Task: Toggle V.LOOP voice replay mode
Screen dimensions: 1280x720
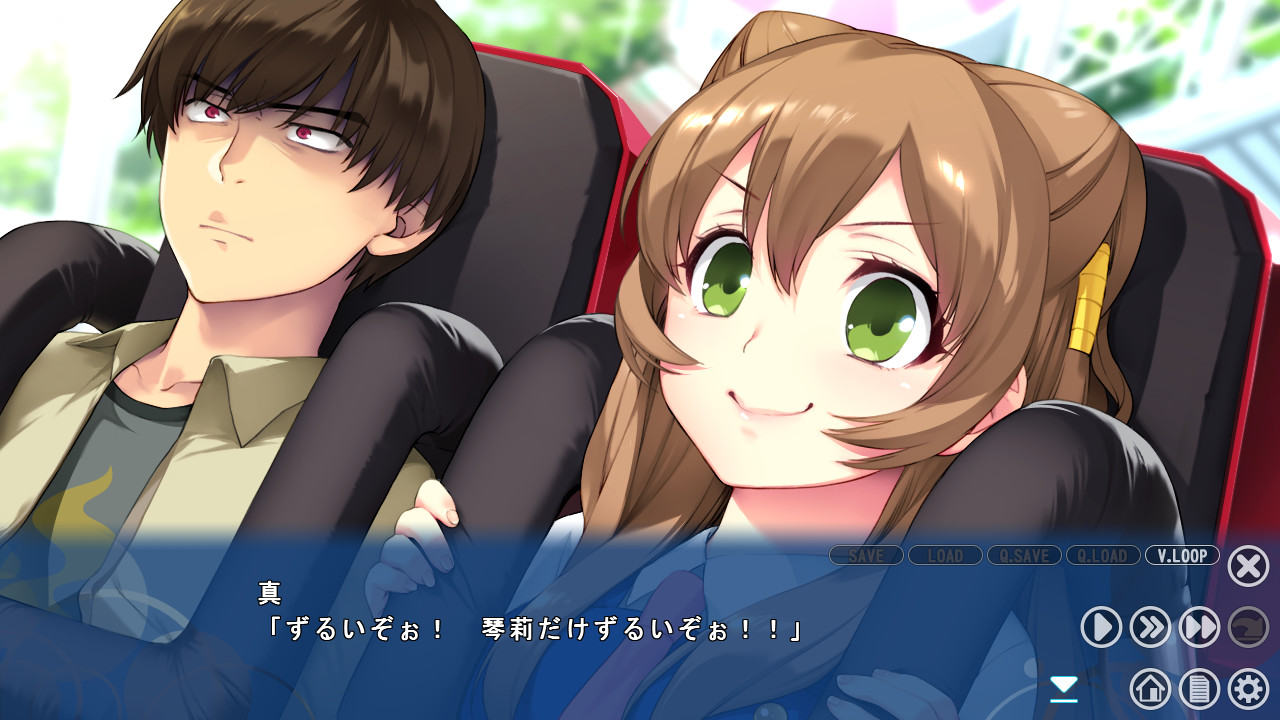Action: pos(1183,556)
